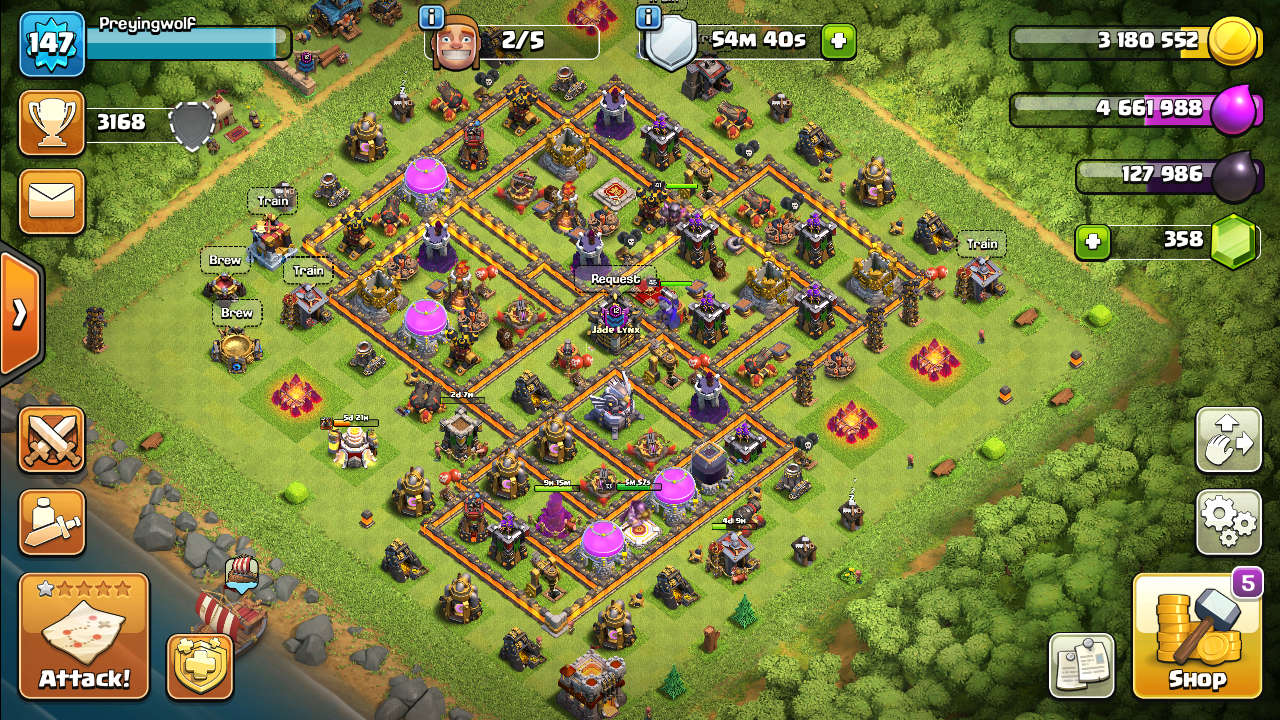Buy gems with the green plus button

tap(1094, 241)
